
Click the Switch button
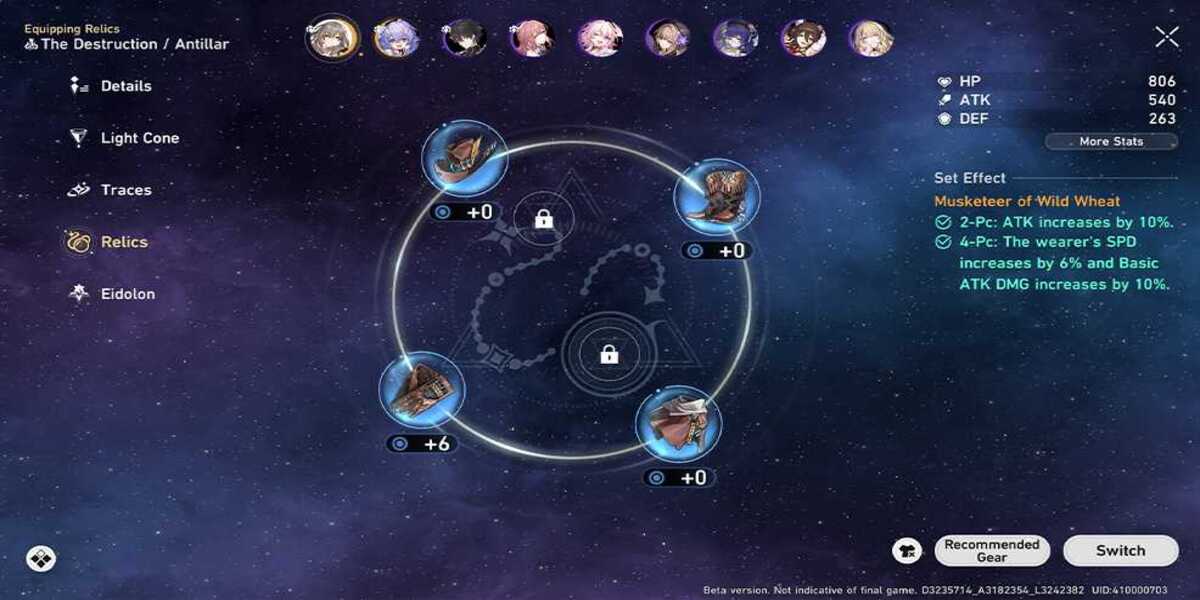(x=1120, y=550)
